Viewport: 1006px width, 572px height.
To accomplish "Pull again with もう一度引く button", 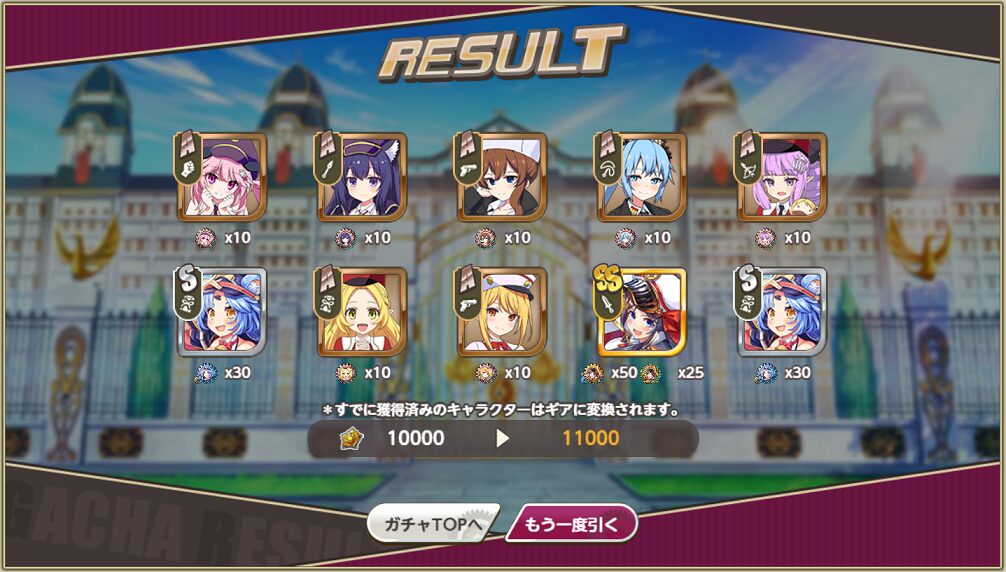I will 571,523.
